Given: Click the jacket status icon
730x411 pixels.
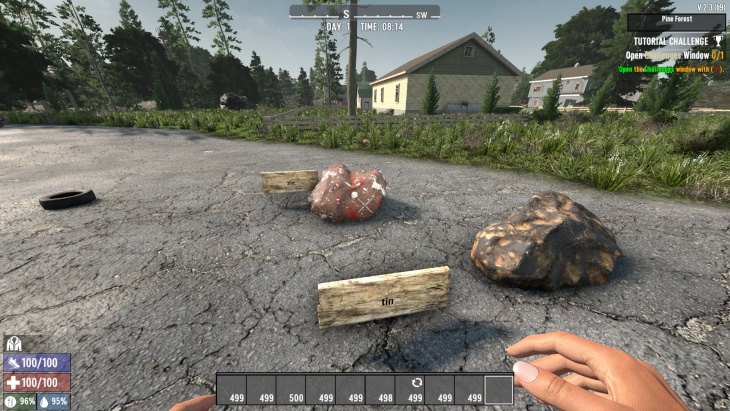Looking at the screenshot, I should pyautogui.click(x=13, y=343).
